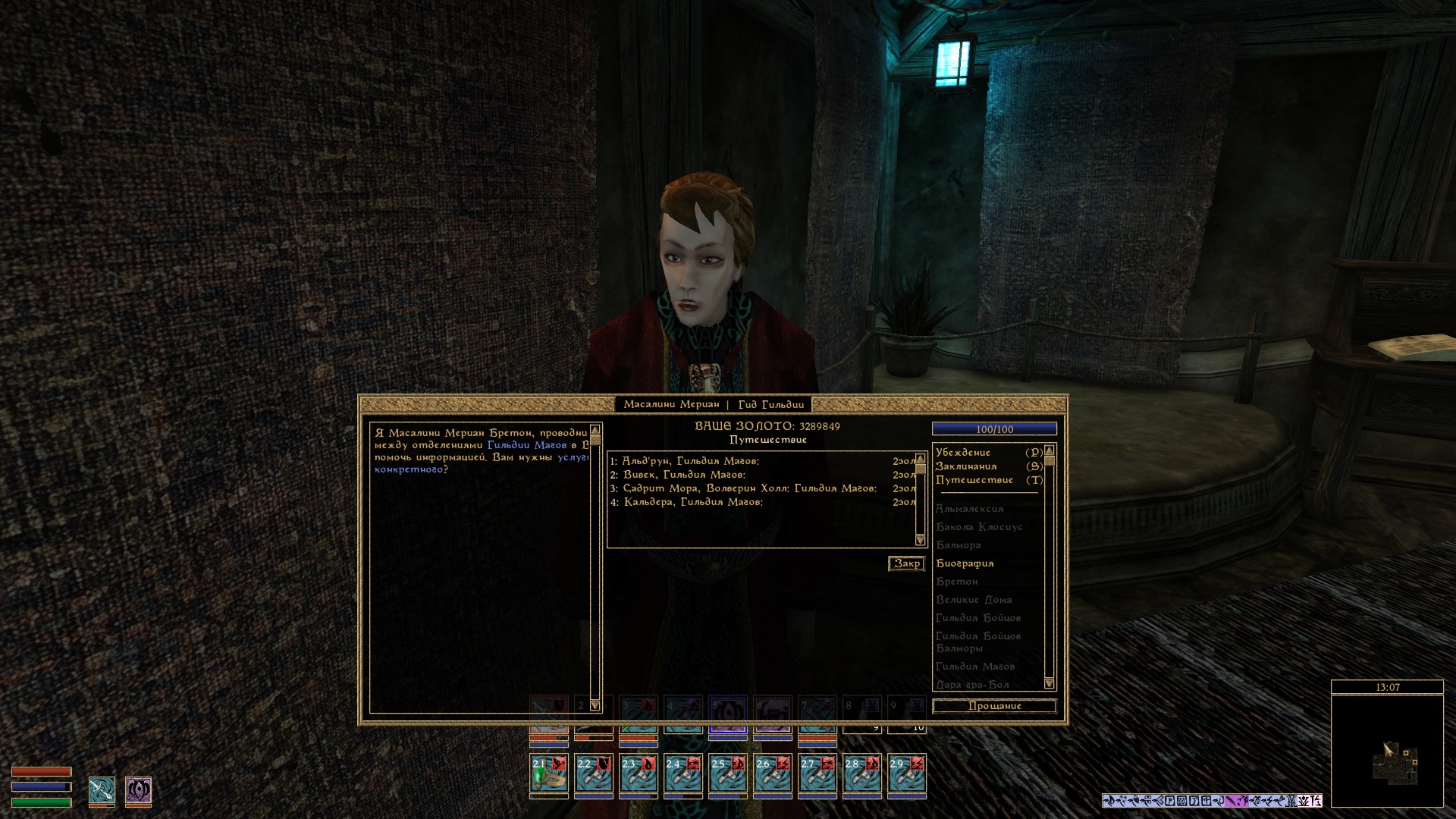Close travel window with Закр button
The height and width of the screenshot is (819, 1456).
click(x=906, y=563)
